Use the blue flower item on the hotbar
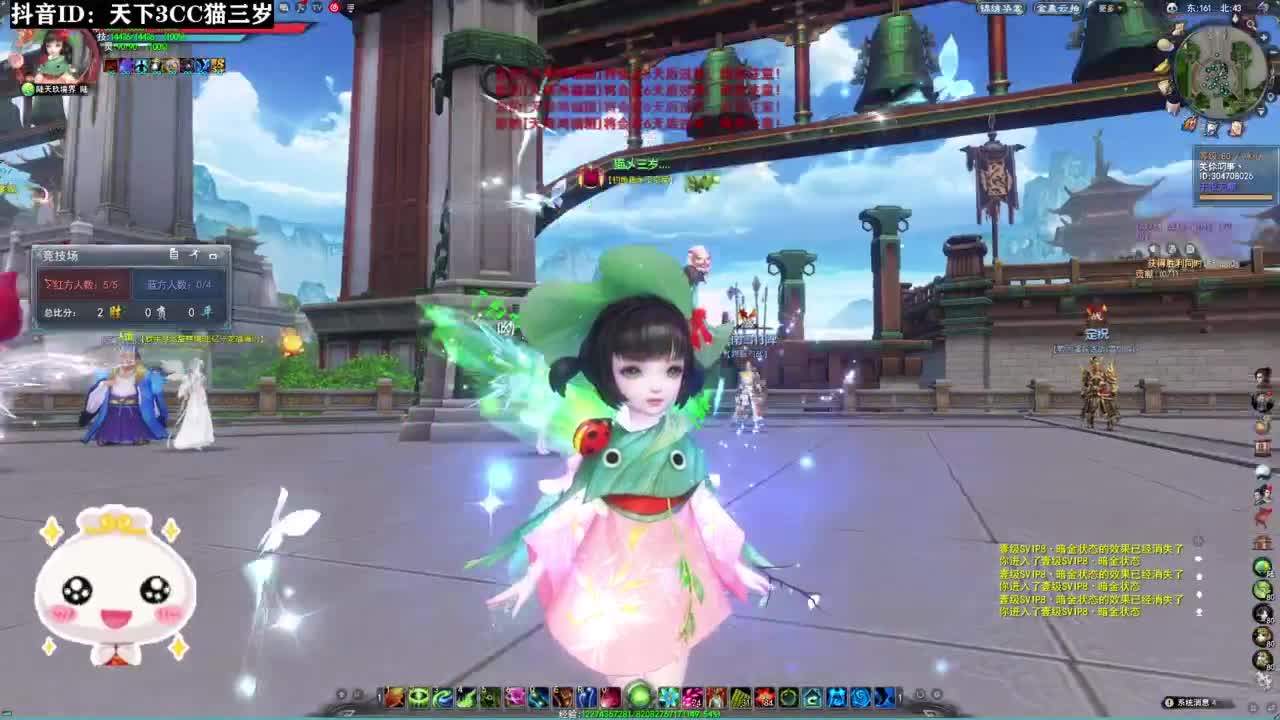The height and width of the screenshot is (720, 1280). [x=667, y=697]
